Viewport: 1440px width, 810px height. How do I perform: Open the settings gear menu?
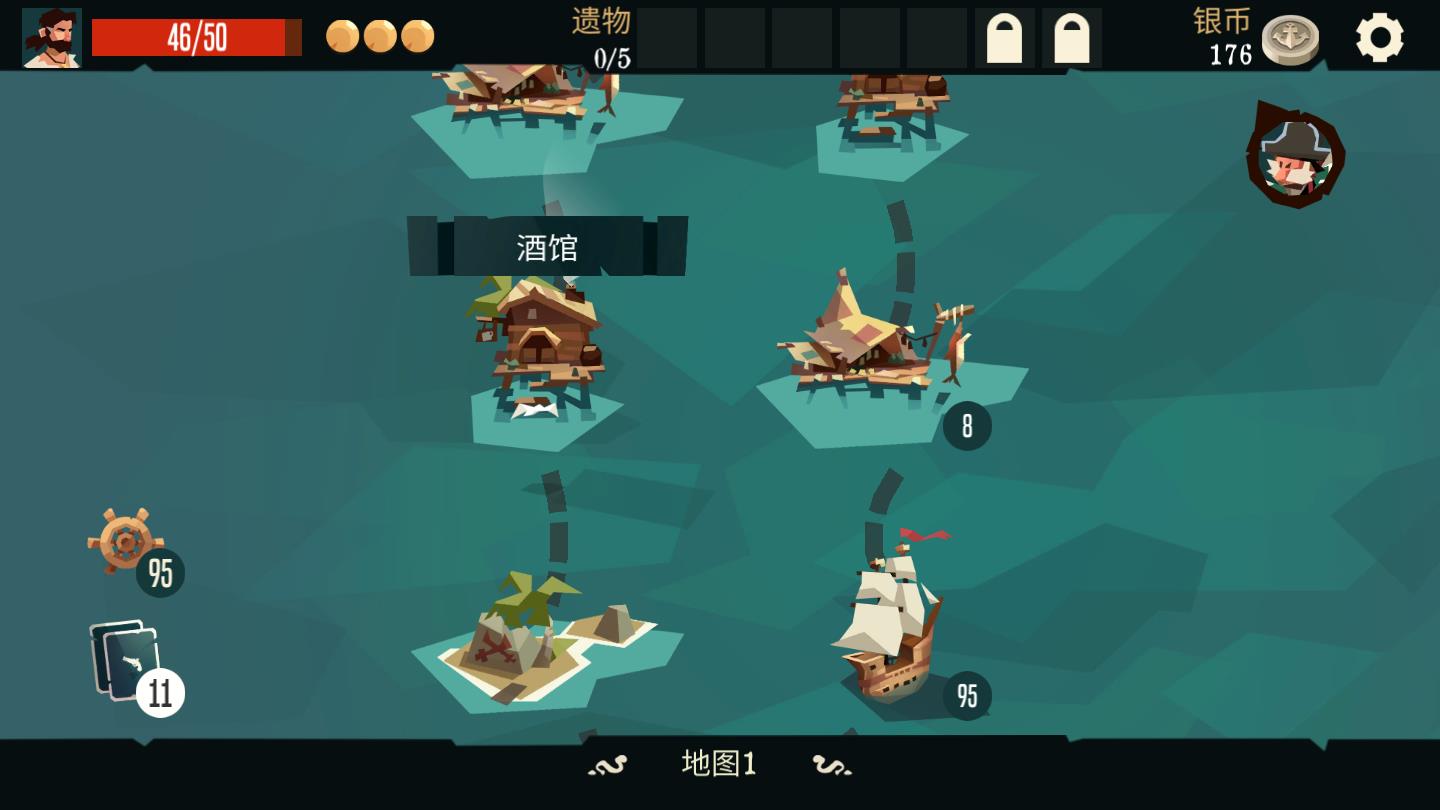click(x=1381, y=37)
